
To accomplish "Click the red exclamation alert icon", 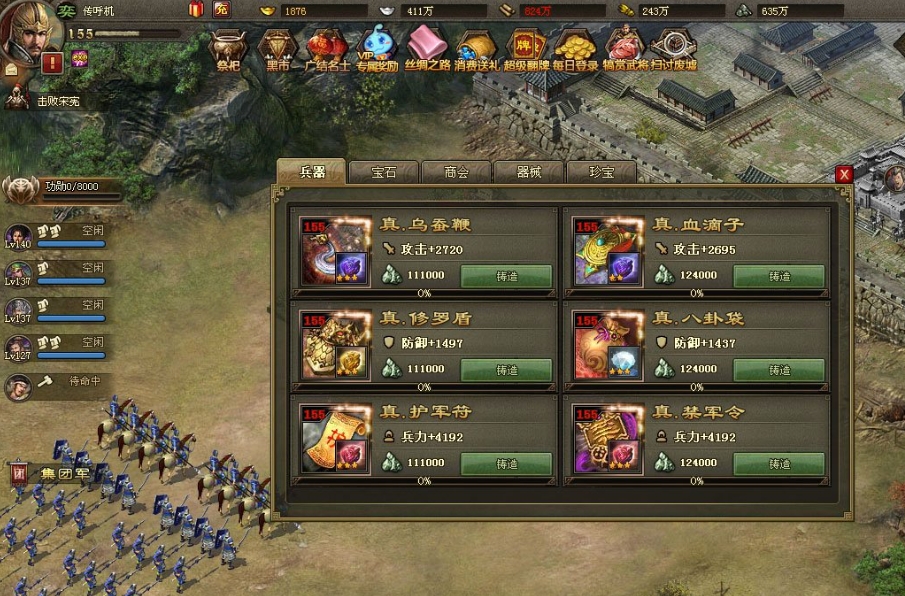I will click(x=52, y=63).
